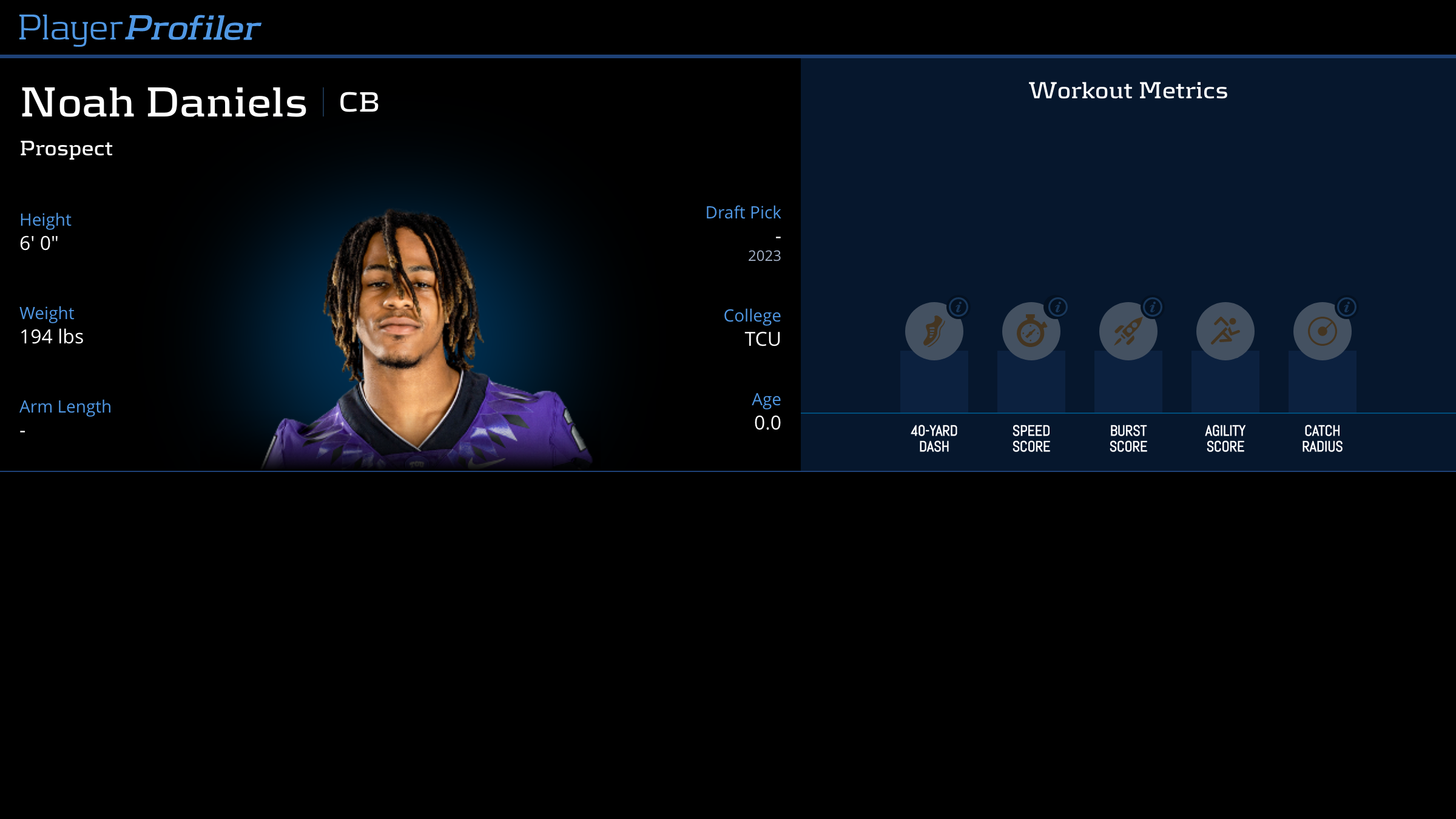Choose the Burst Score rocket icon
The height and width of the screenshot is (819, 1456).
click(x=1128, y=331)
